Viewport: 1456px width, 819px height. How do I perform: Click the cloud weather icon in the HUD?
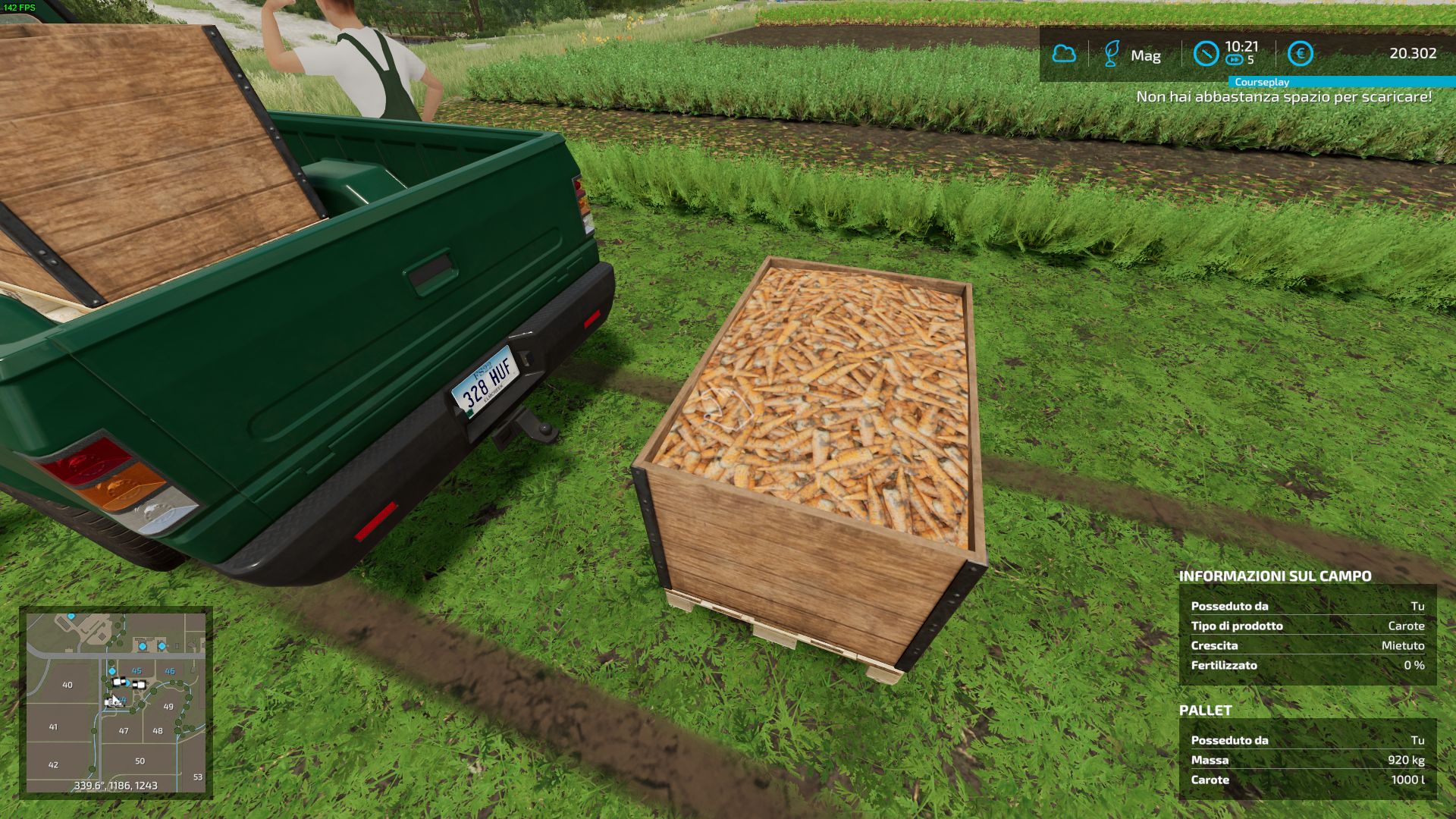(1064, 53)
